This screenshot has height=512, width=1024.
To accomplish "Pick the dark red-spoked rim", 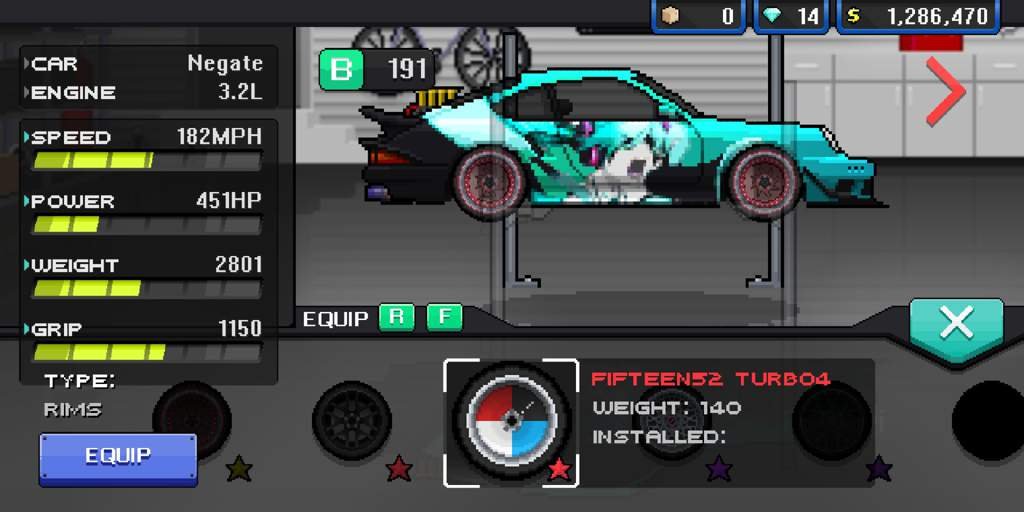I will tap(192, 420).
